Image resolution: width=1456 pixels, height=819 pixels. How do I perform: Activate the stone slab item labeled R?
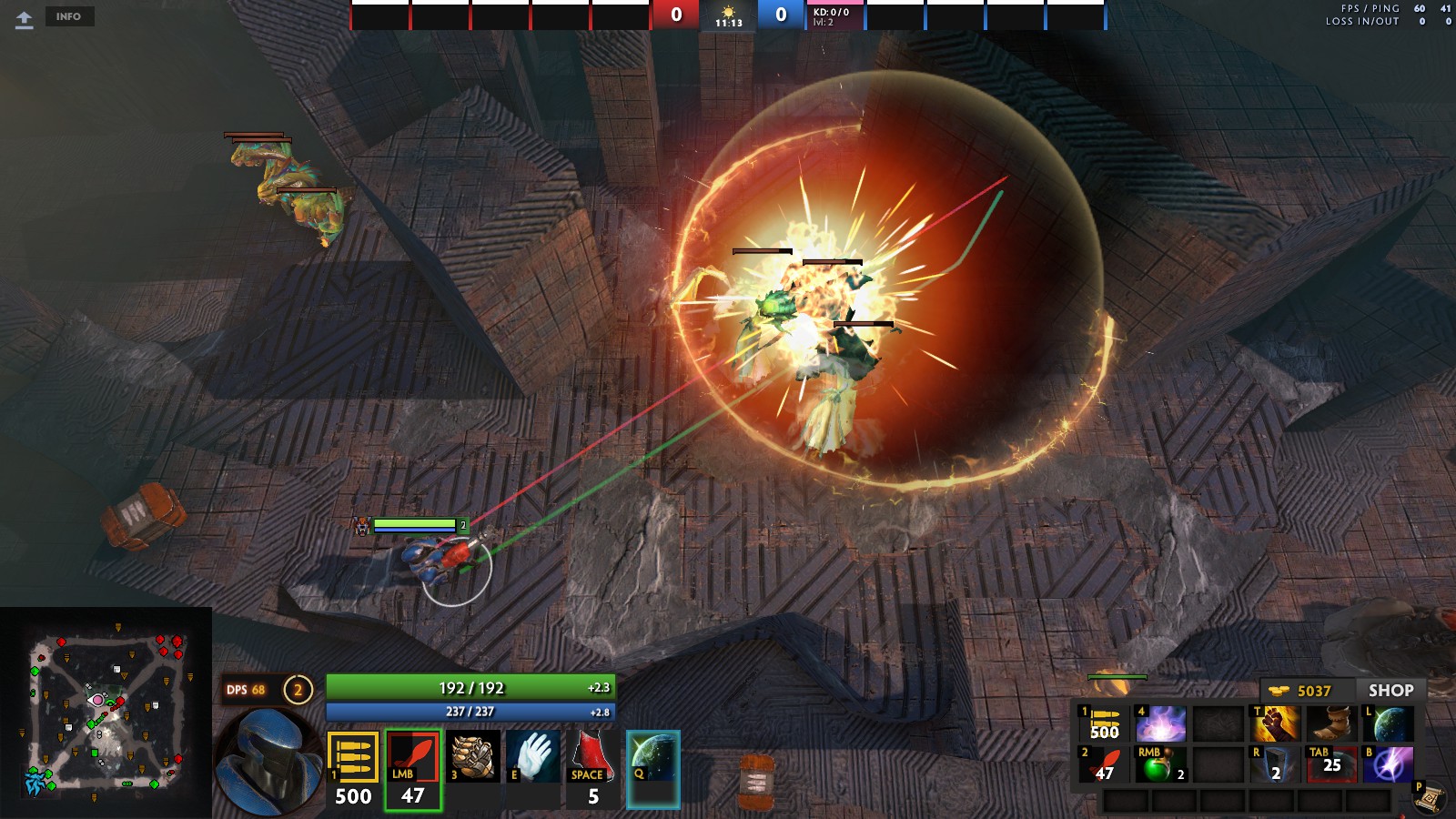tap(1276, 765)
